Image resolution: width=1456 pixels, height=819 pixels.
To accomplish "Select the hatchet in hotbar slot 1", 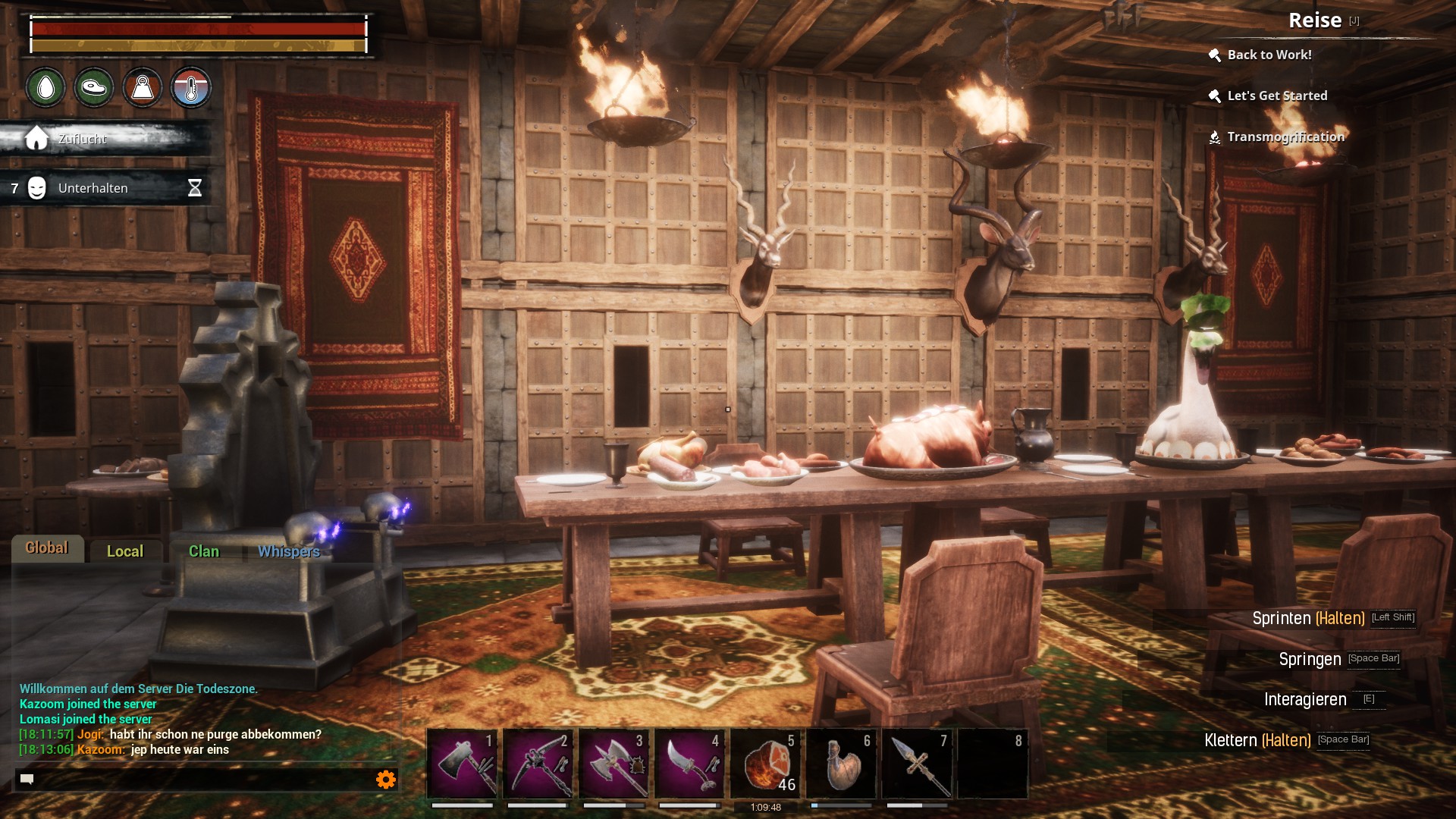I will 462,764.
